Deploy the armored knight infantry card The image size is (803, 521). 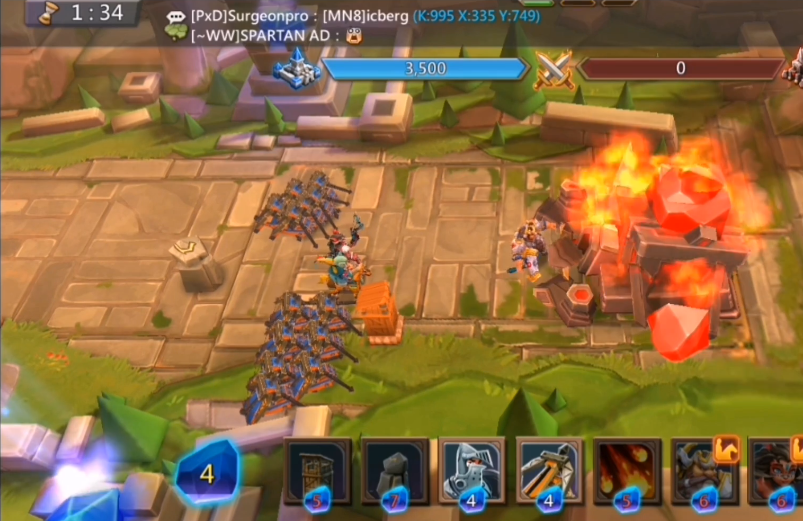click(472, 470)
